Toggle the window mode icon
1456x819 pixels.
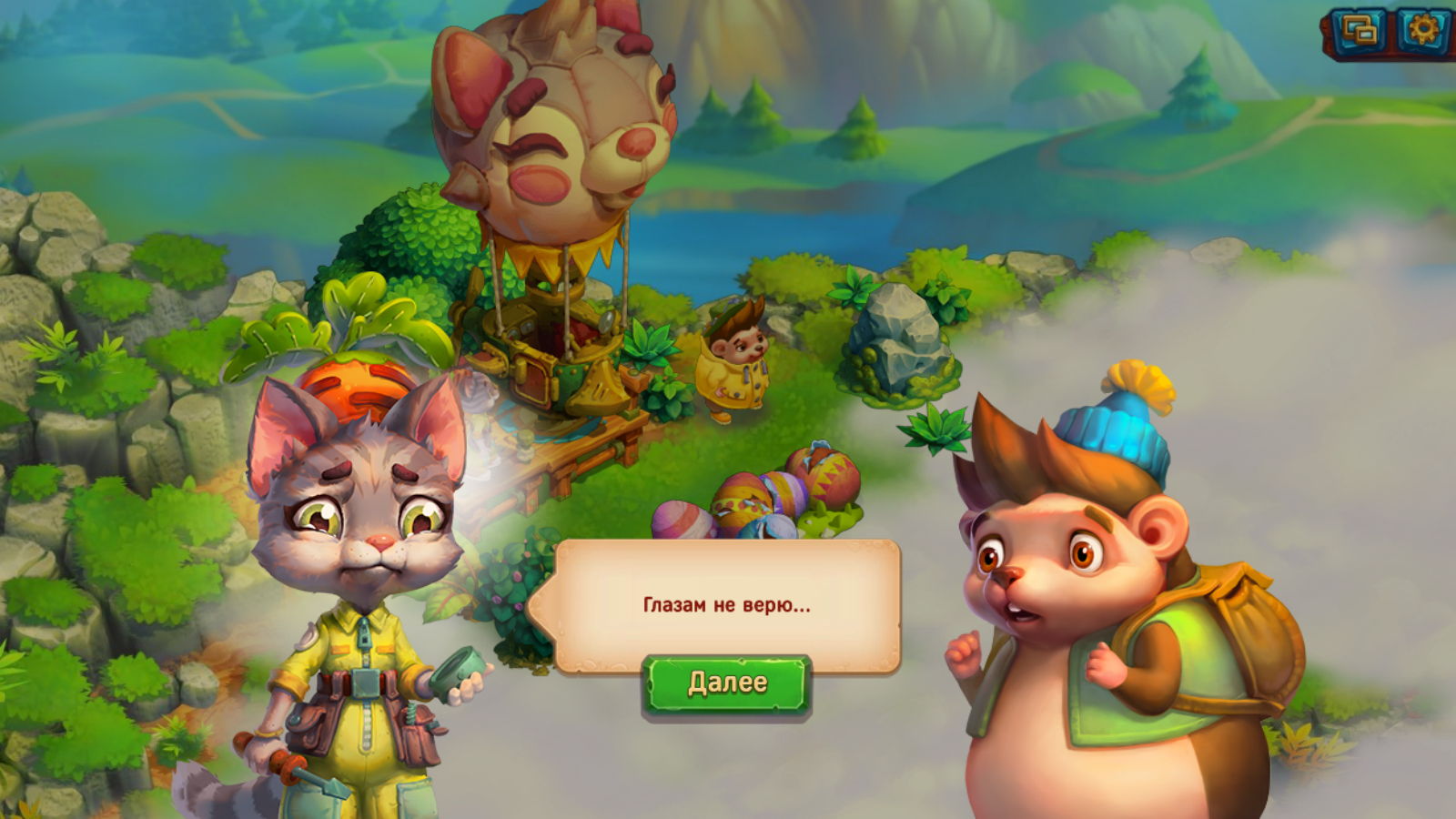coord(1360,32)
